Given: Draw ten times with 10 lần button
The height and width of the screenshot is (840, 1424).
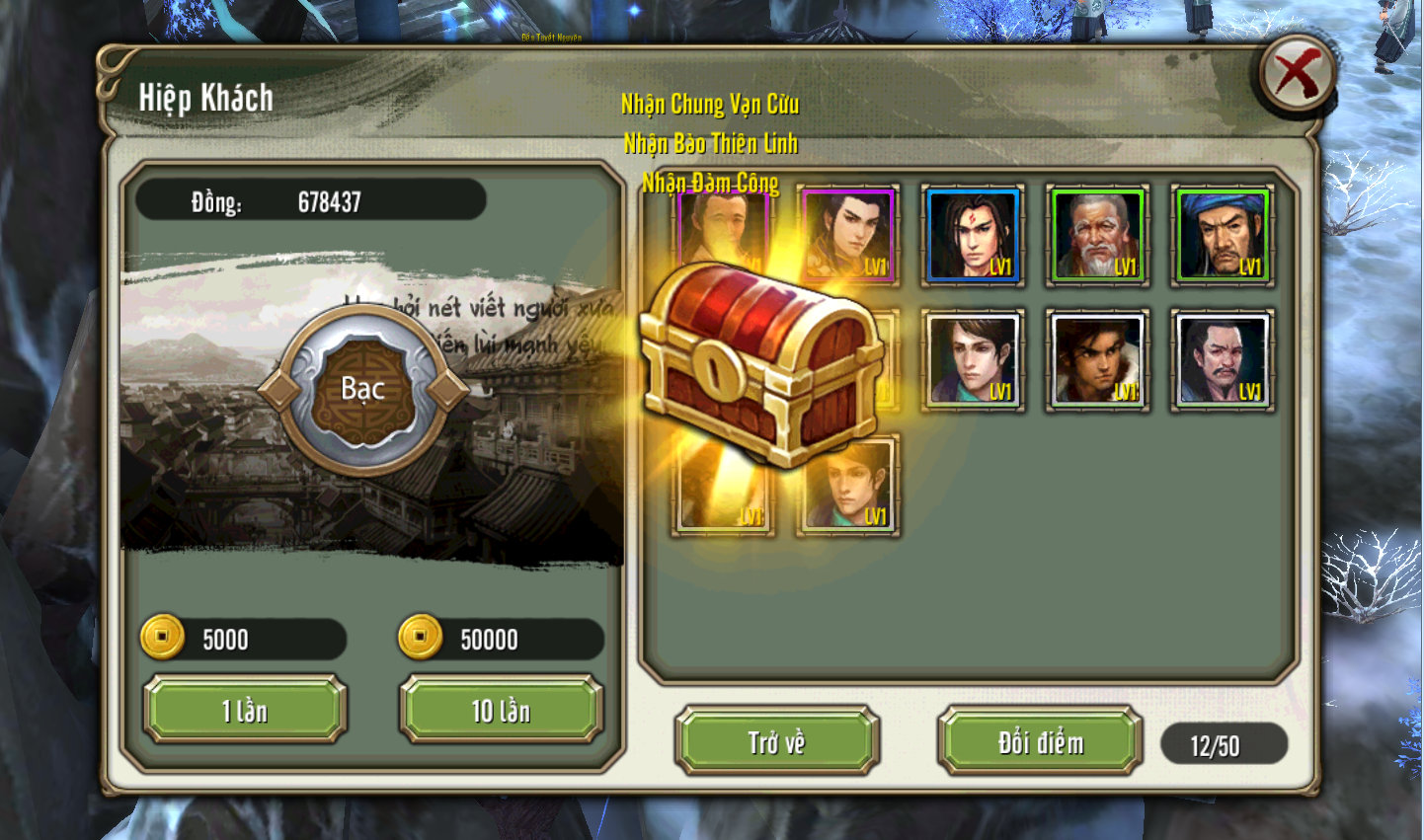Looking at the screenshot, I should [501, 710].
